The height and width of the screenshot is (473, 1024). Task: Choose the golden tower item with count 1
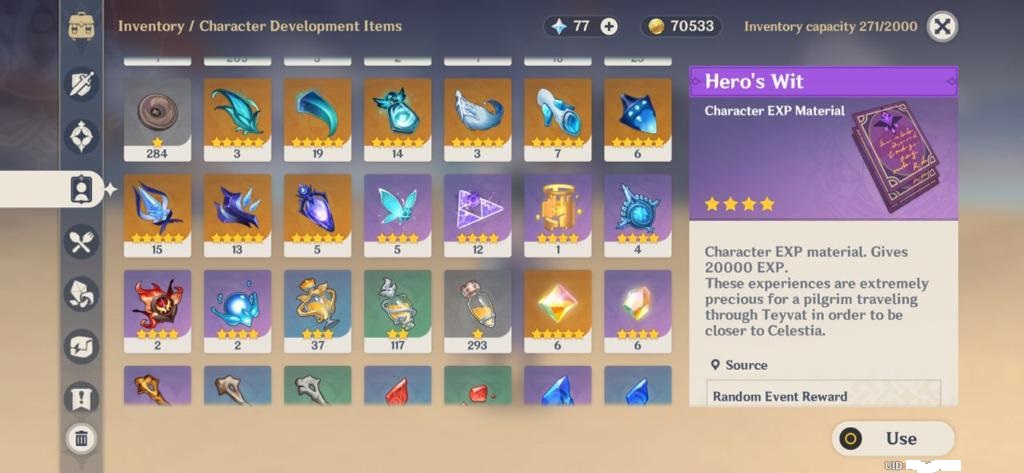[x=557, y=214]
